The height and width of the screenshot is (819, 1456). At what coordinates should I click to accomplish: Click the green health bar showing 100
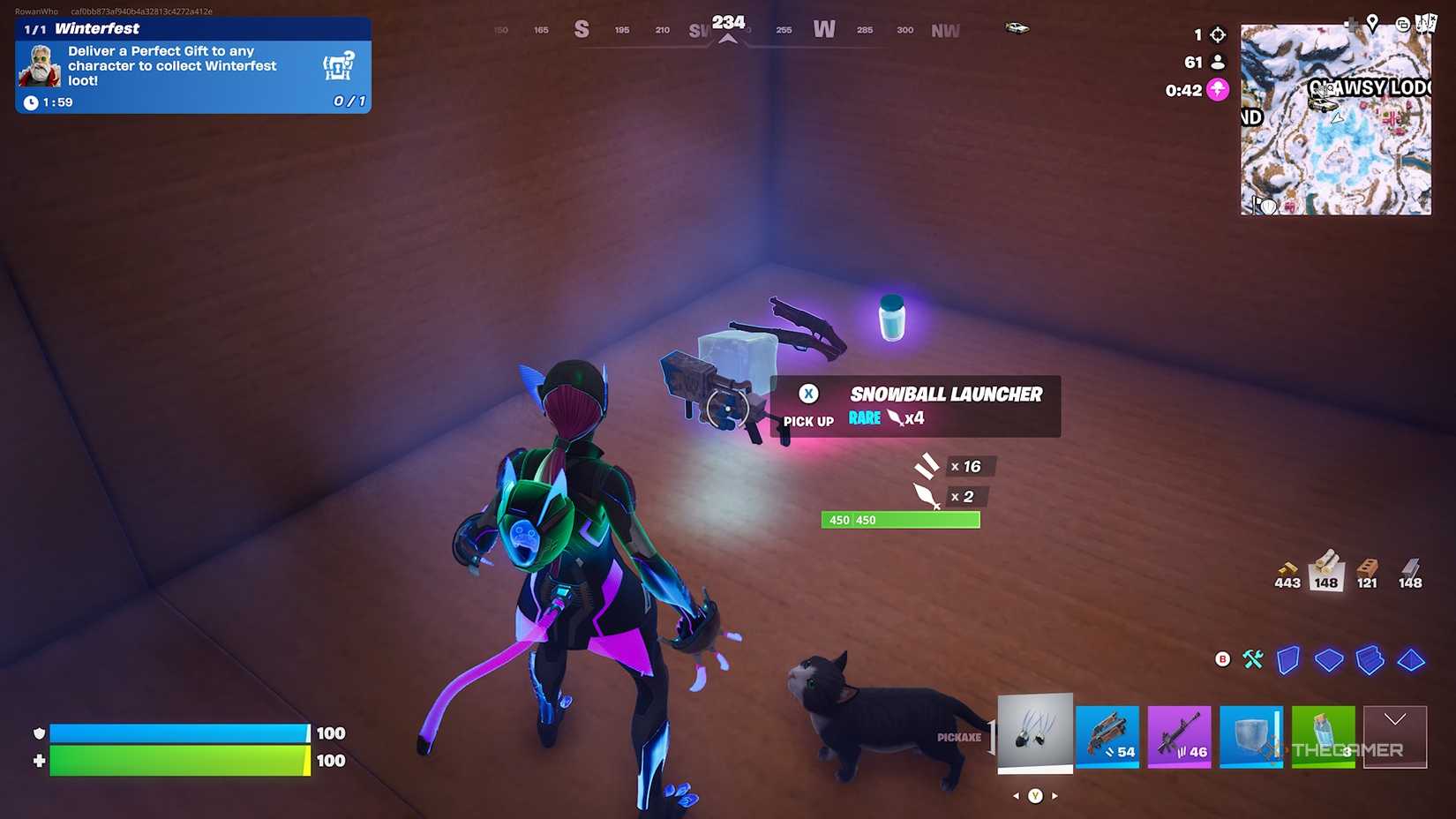pyautogui.click(x=176, y=760)
